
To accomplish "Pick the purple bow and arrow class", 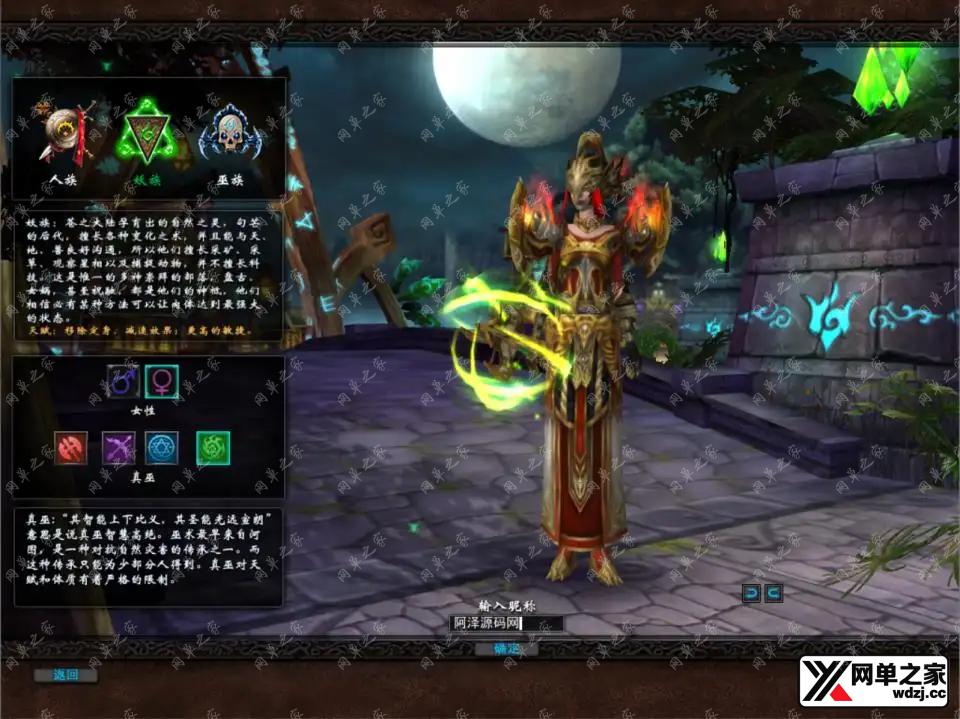I will 120,448.
